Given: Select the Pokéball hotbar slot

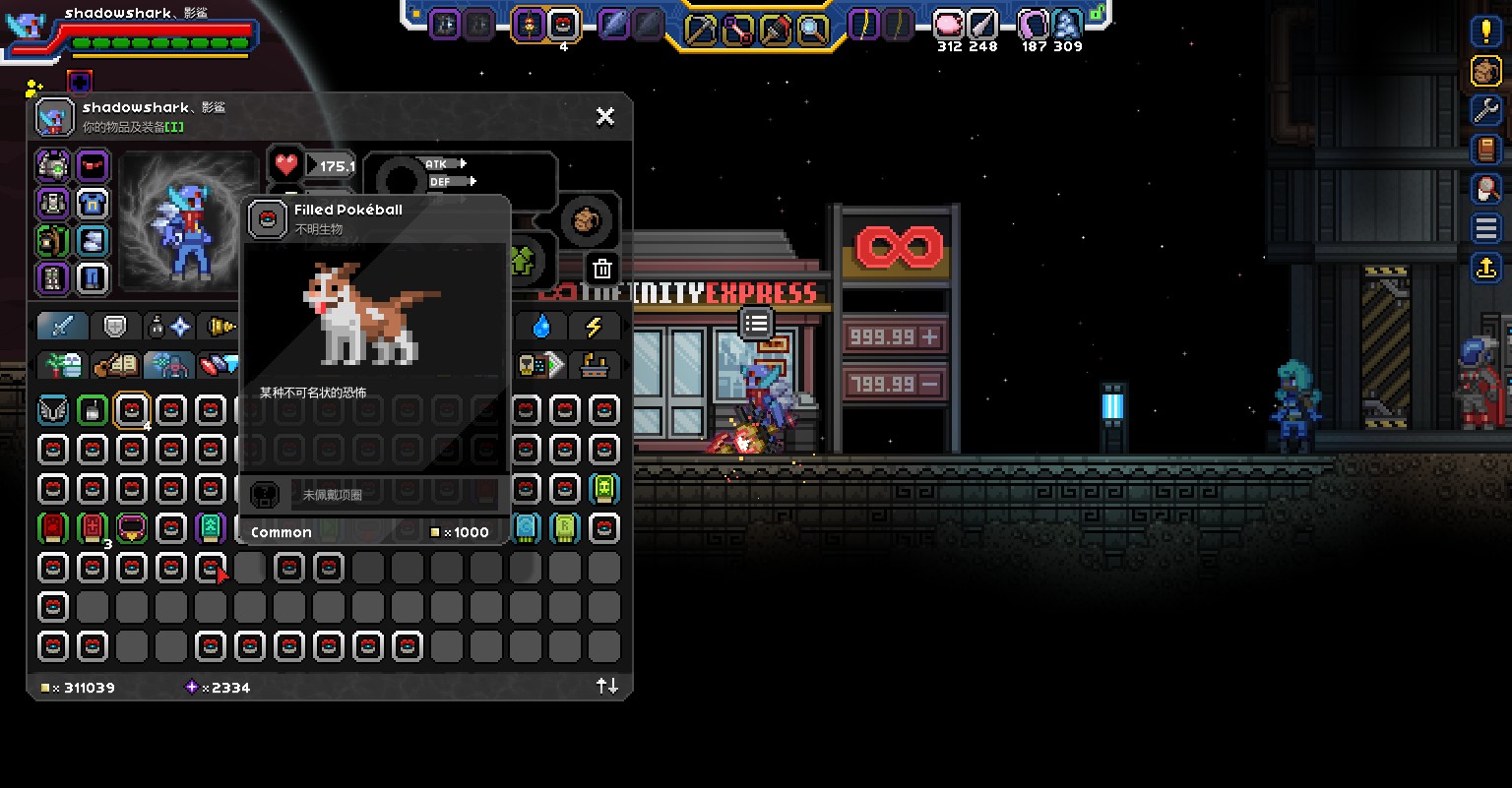Looking at the screenshot, I should (x=563, y=24).
